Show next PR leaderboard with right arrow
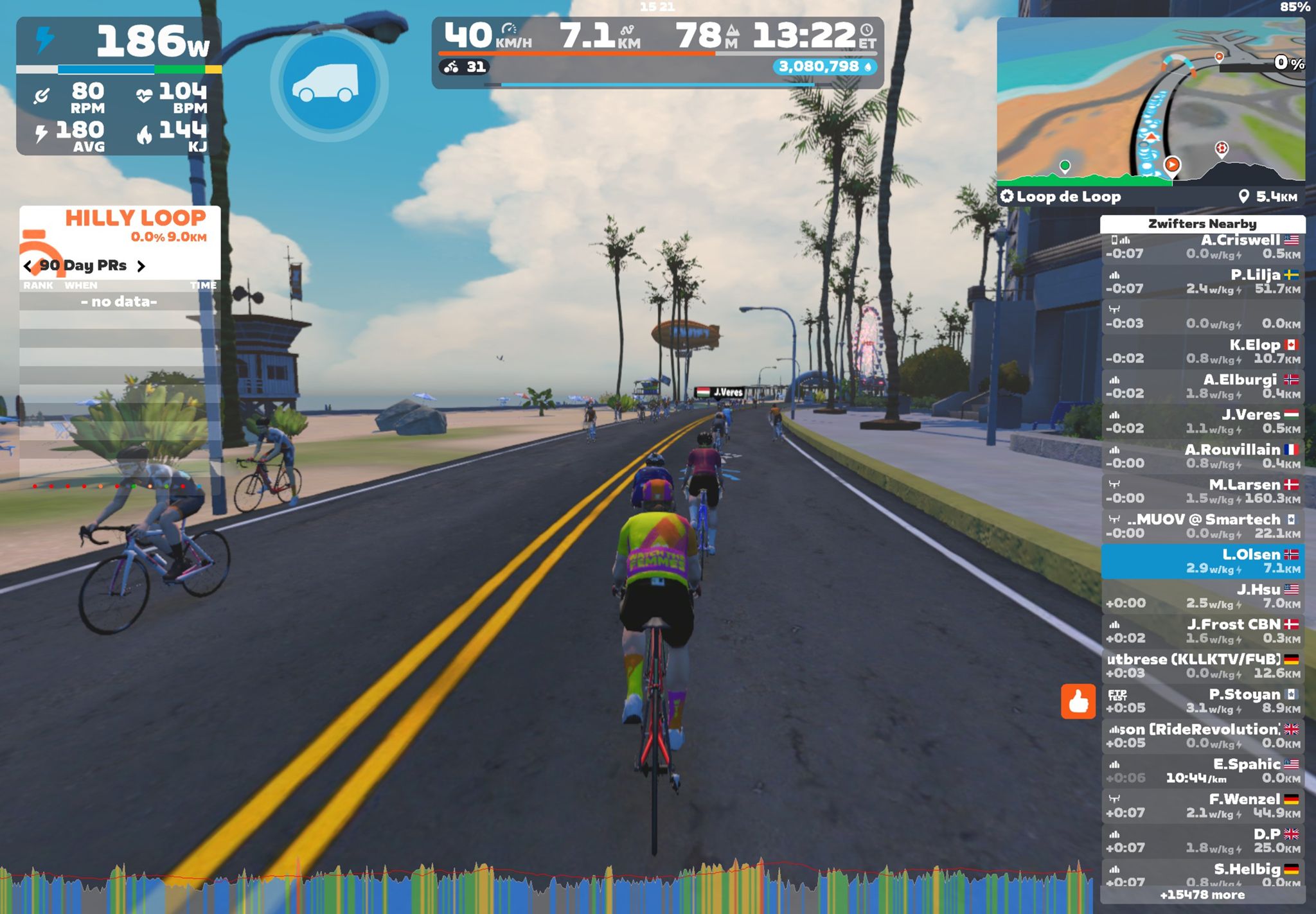This screenshot has width=1316, height=914. 141,266
